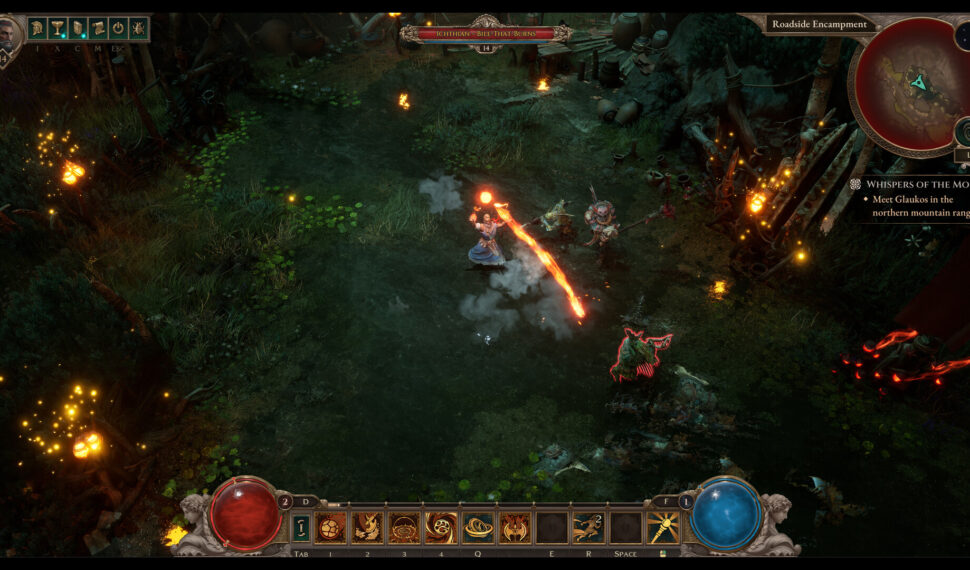Open the codex book icon

click(x=78, y=28)
